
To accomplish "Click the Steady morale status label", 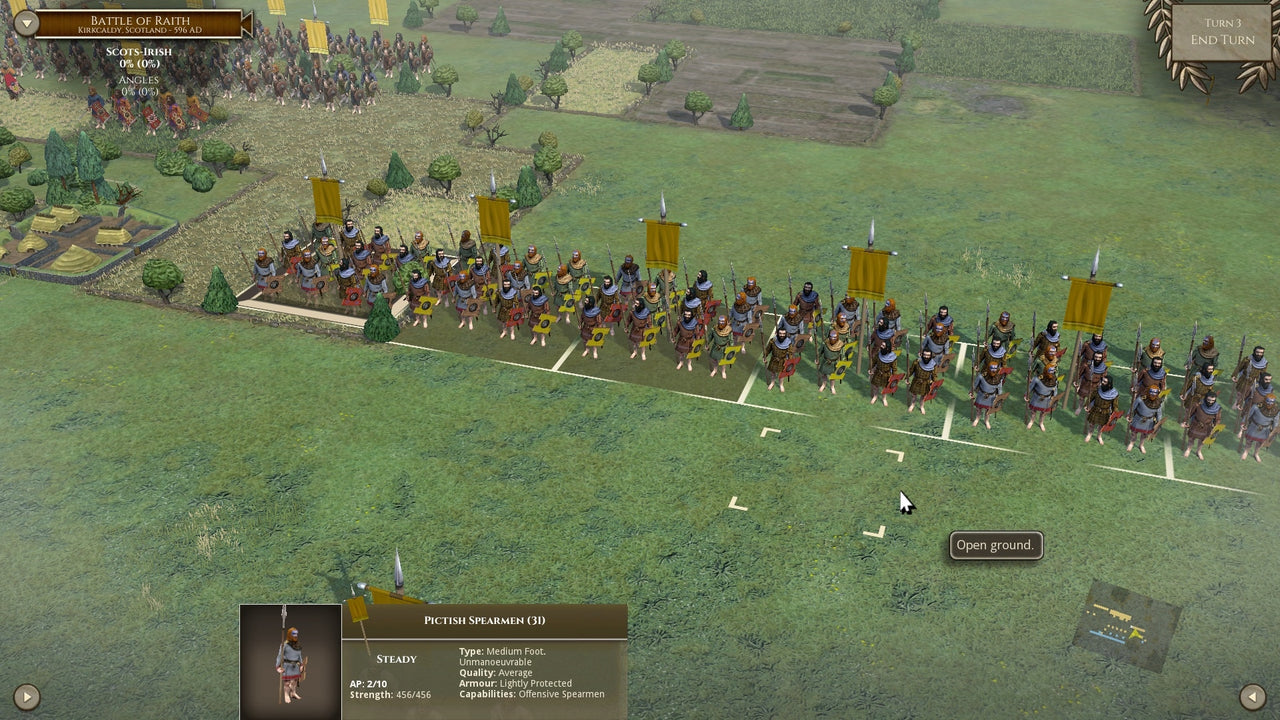I will tap(396, 659).
